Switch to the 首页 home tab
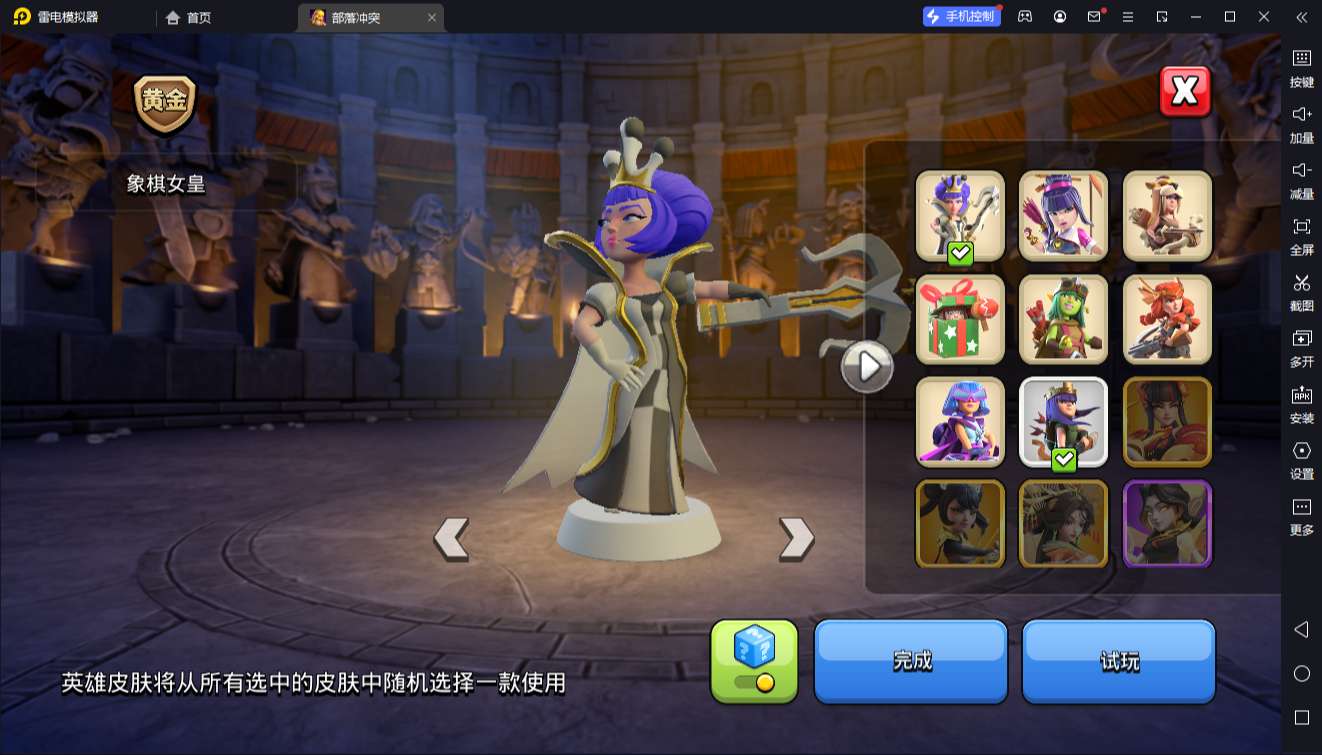 (189, 17)
